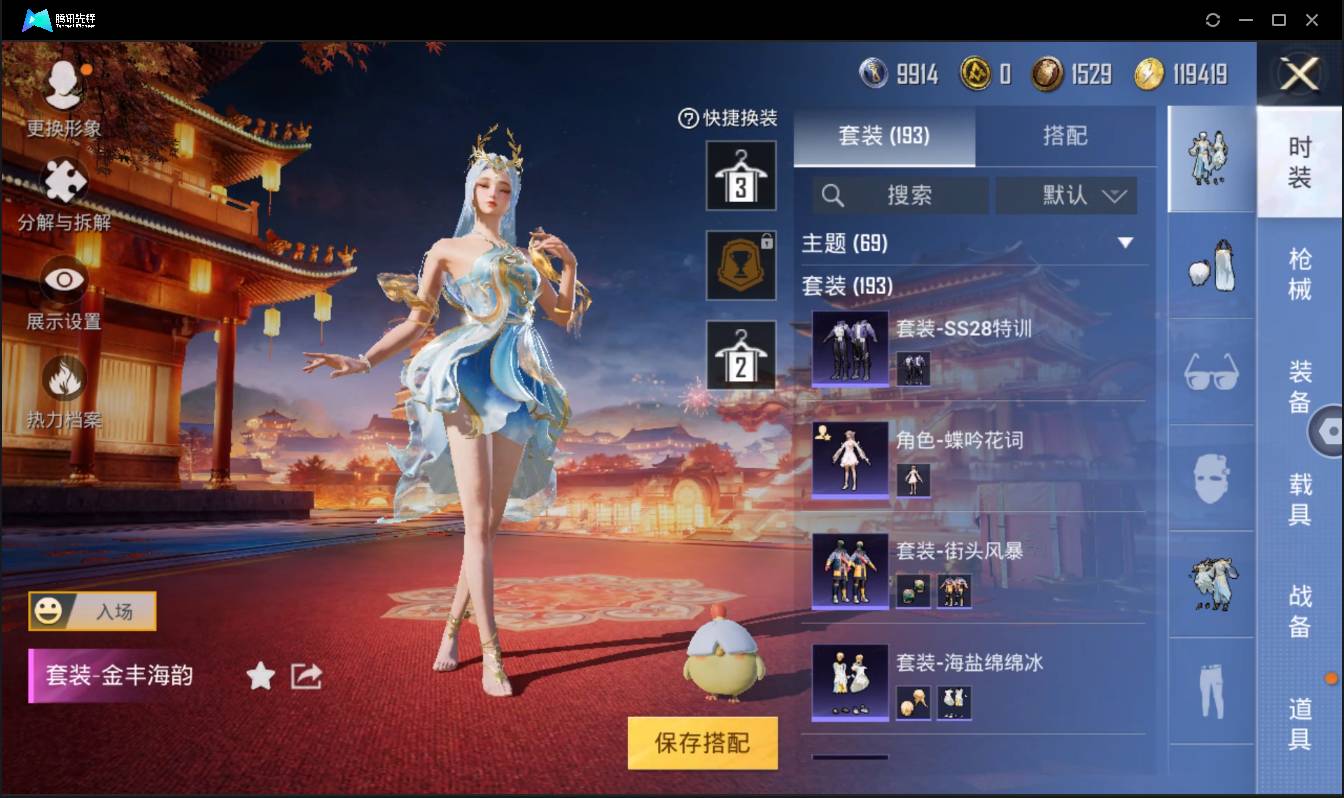
Task: Switch to the 搭配 tab
Action: click(x=1066, y=137)
